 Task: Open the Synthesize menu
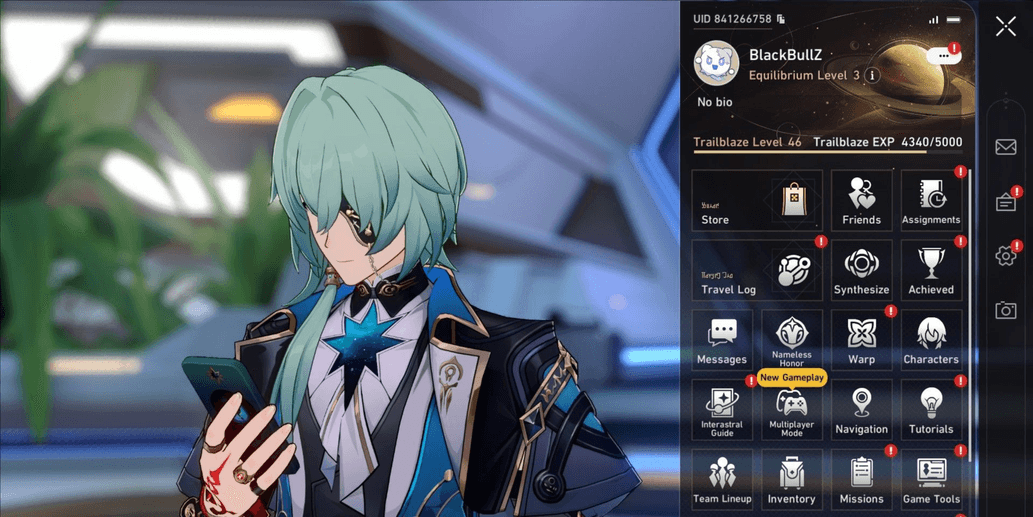coord(861,271)
